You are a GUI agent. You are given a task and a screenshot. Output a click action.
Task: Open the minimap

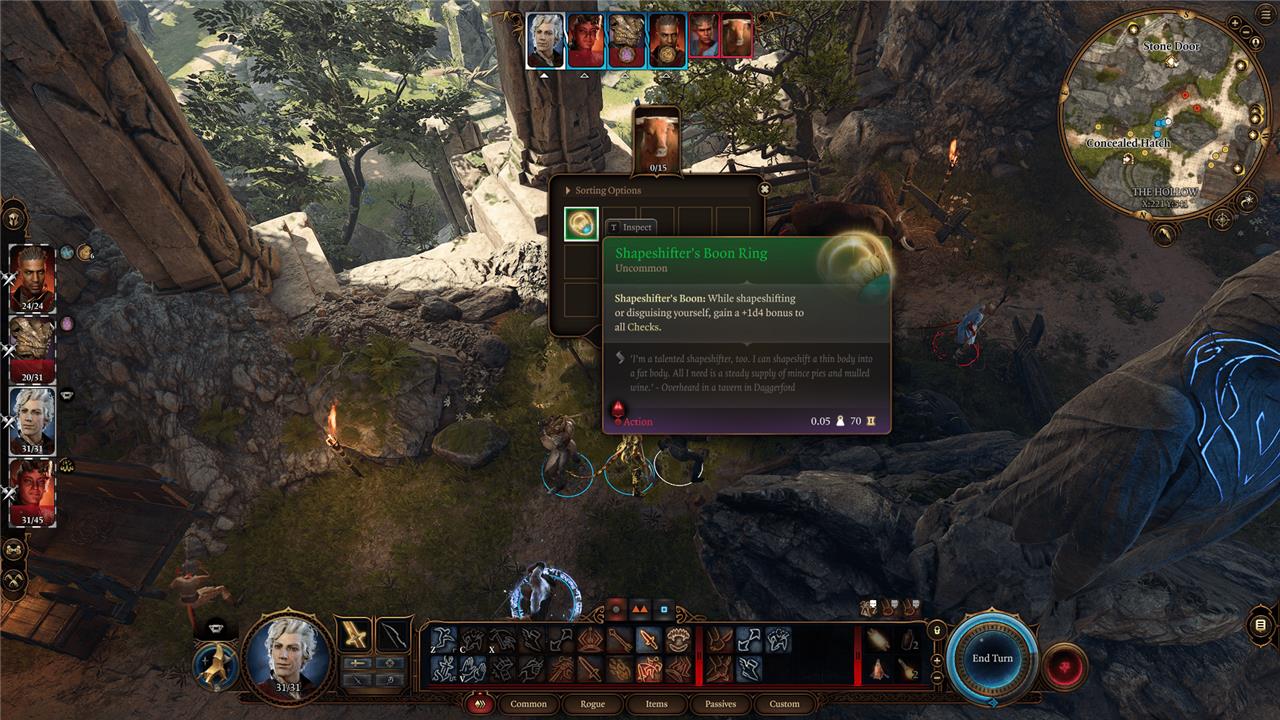click(1161, 110)
